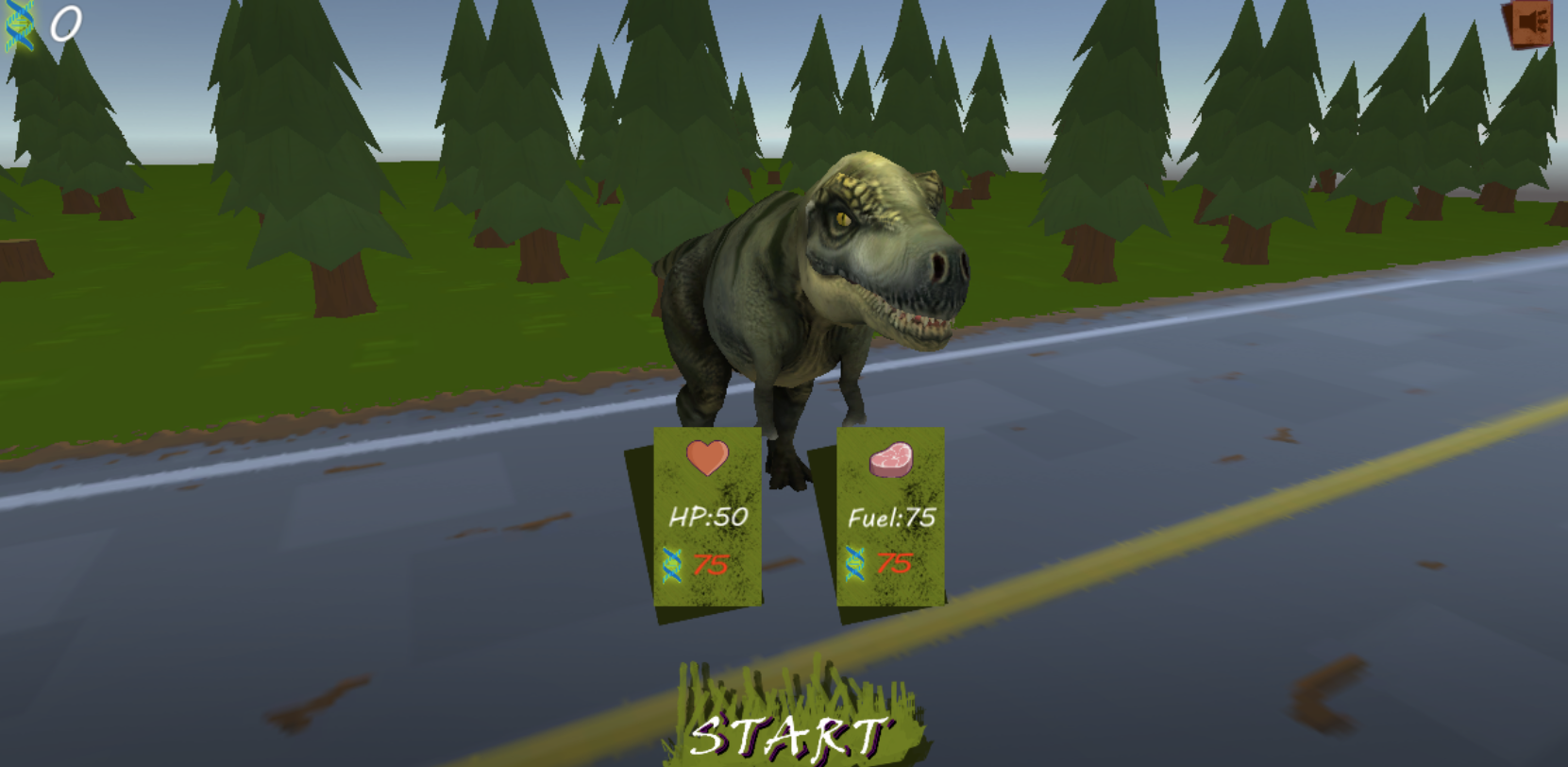The width and height of the screenshot is (1568, 767).
Task: Buy the Fuel upgrade for 75 DNA
Action: (889, 520)
